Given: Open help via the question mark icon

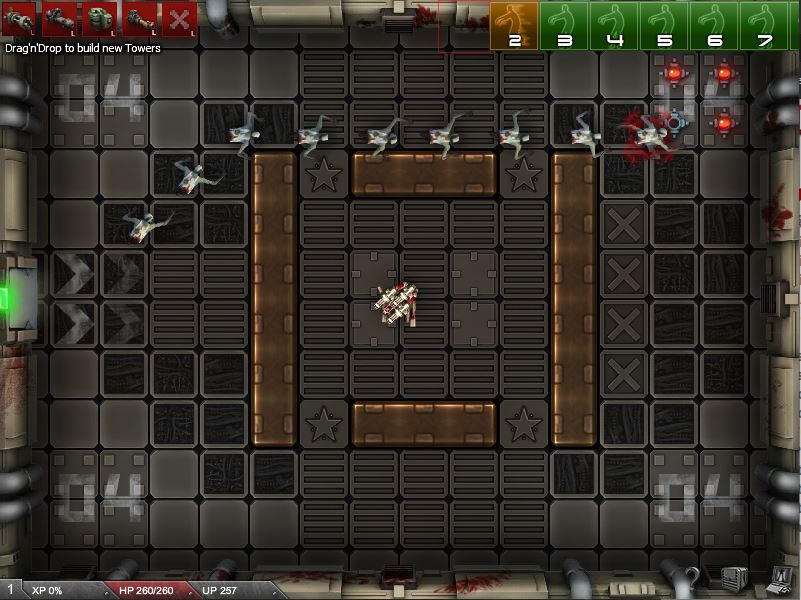Looking at the screenshot, I should point(690,579).
